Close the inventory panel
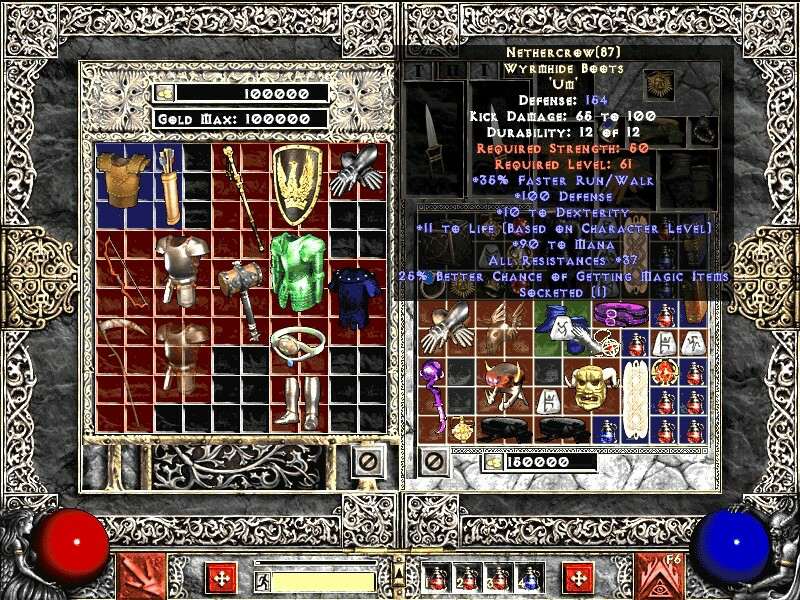 pyautogui.click(x=433, y=461)
